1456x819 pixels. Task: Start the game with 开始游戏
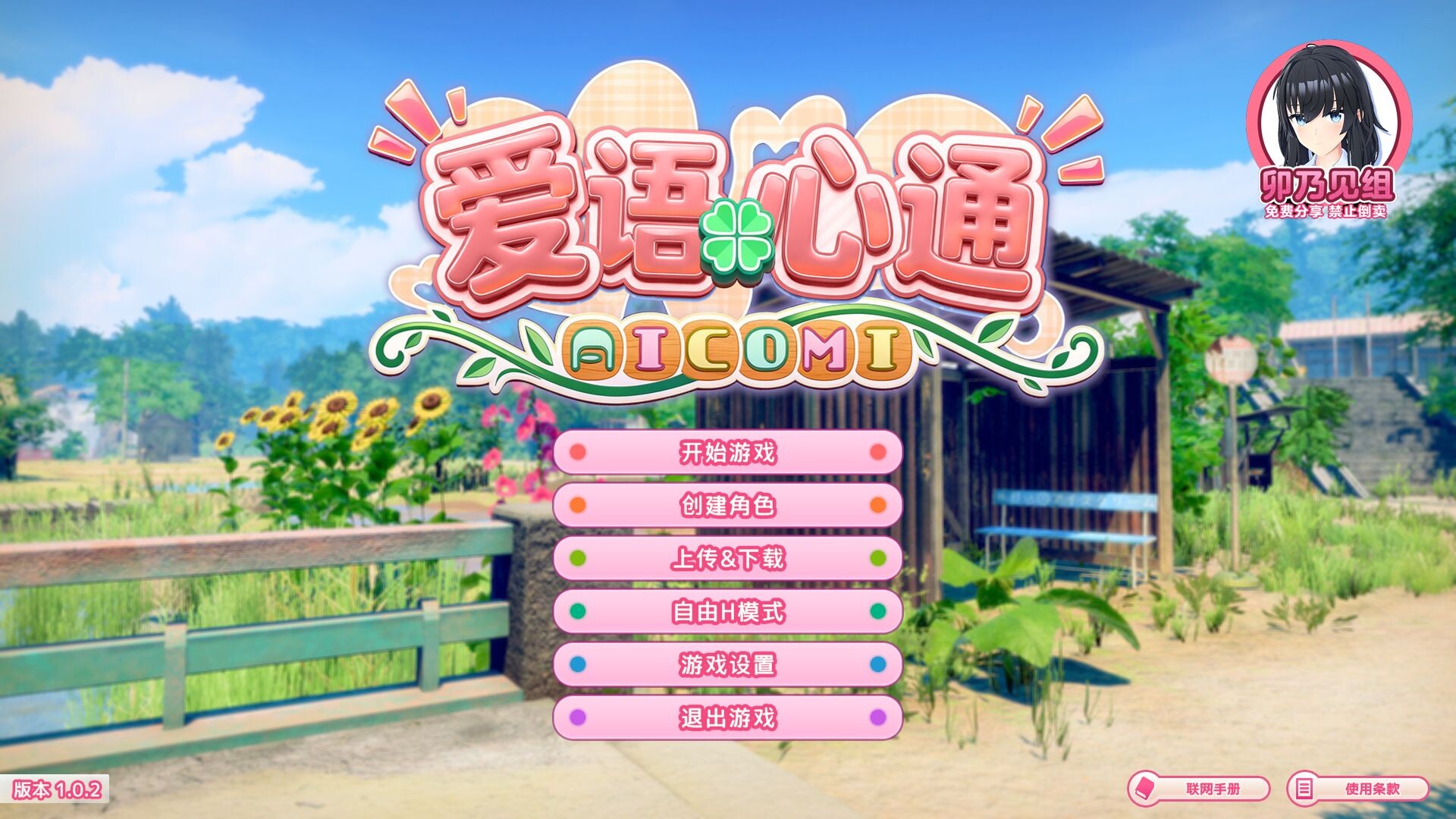727,453
